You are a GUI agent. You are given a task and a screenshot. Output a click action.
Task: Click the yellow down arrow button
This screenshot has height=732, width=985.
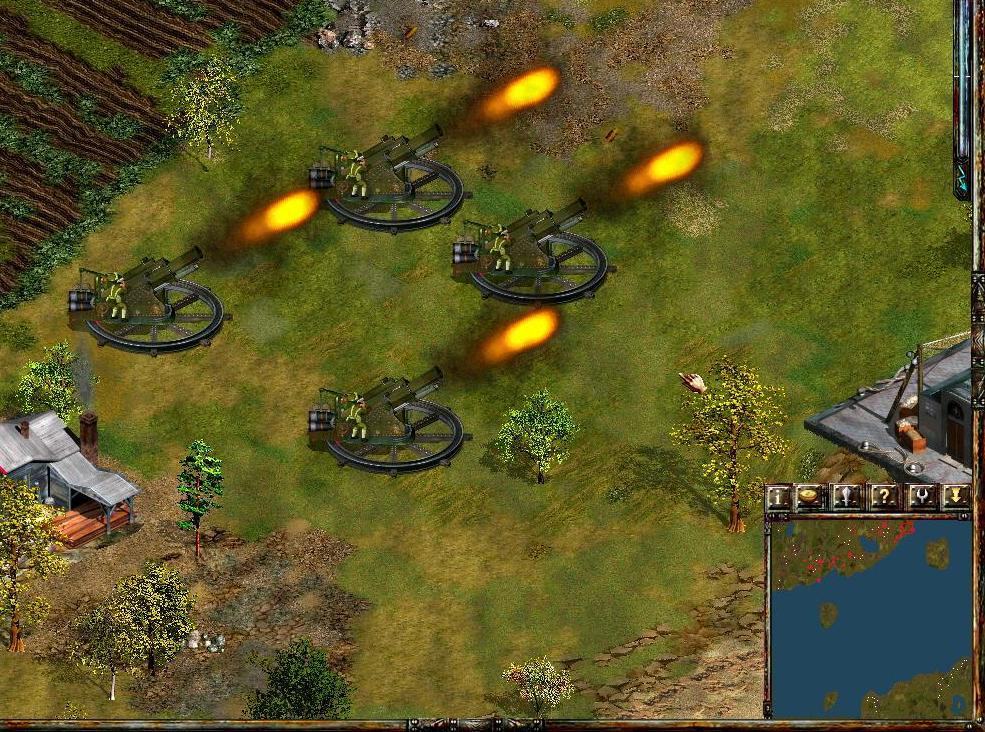pyautogui.click(x=955, y=497)
